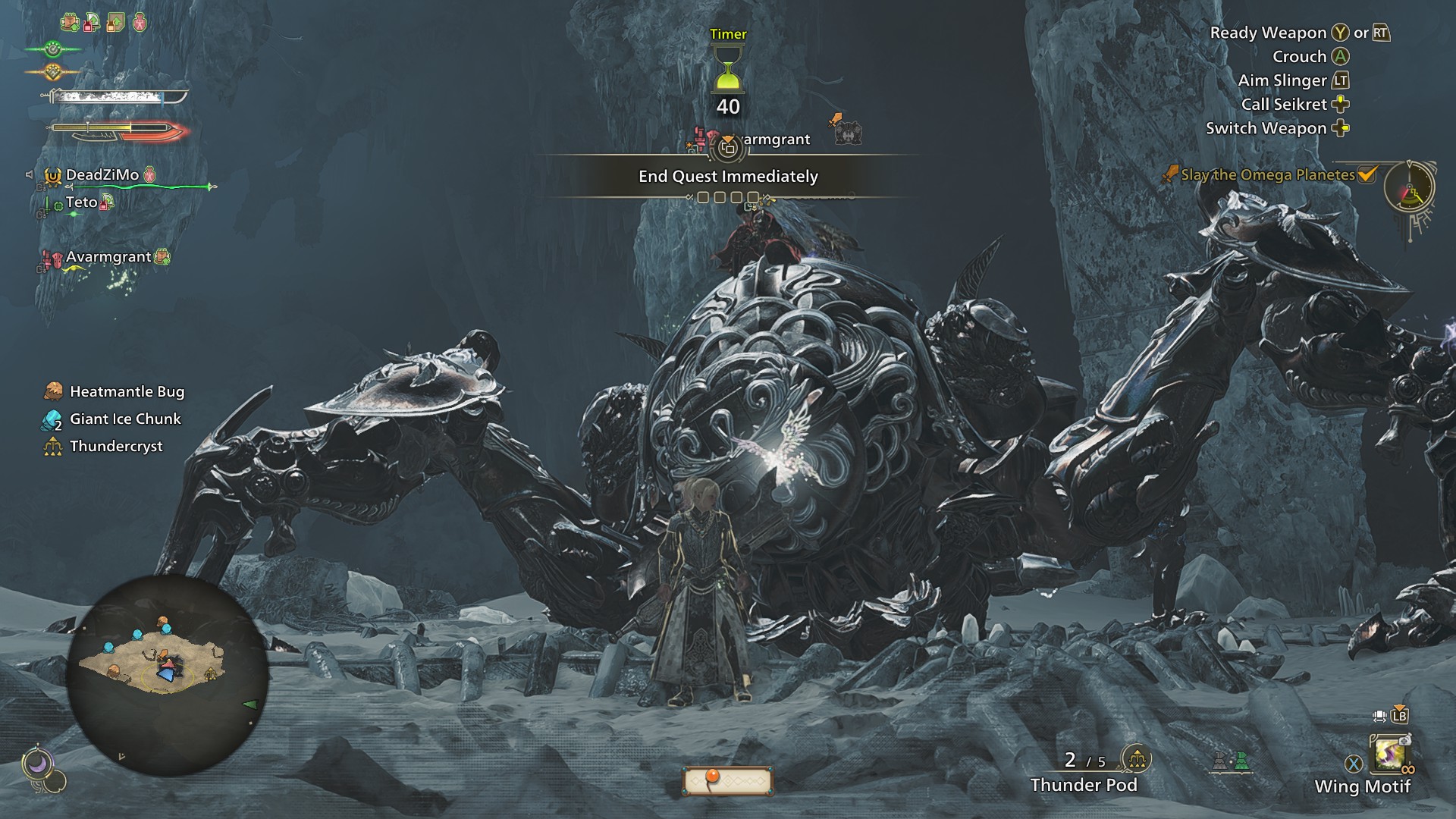1456x819 pixels.
Task: Select the End Quest Immediately prompt
Action: click(728, 177)
